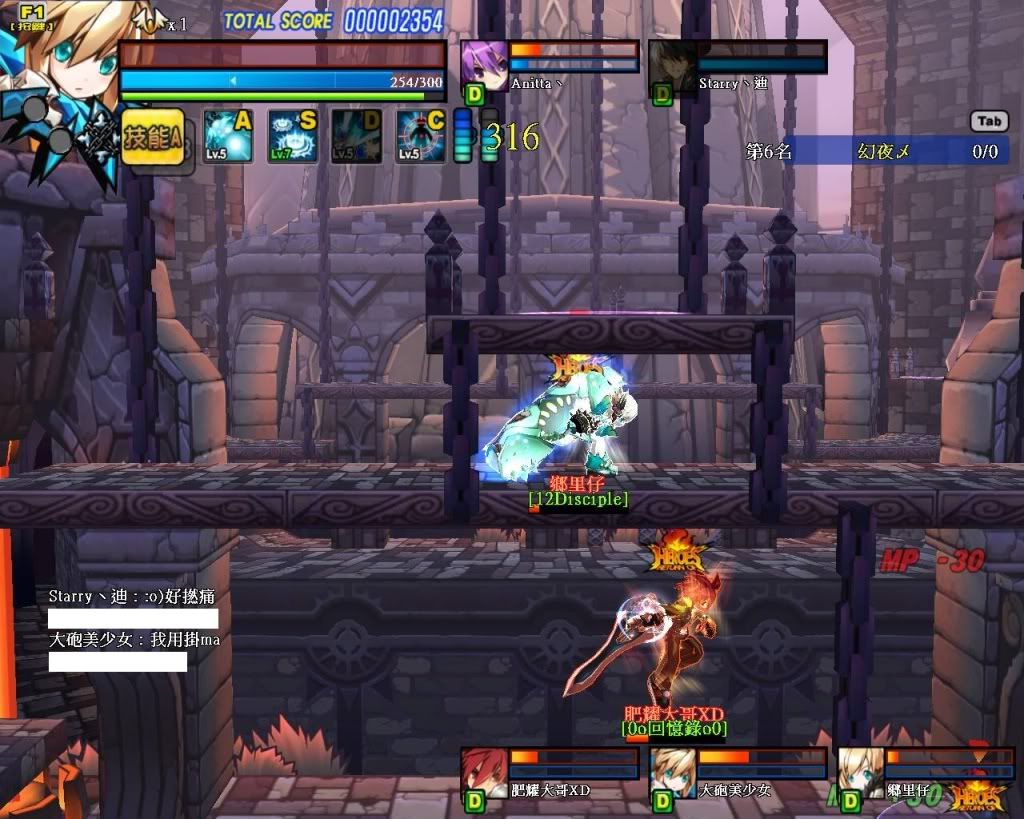Select Anitta's purple-haired teammate portrait
The image size is (1024, 819).
coord(484,65)
